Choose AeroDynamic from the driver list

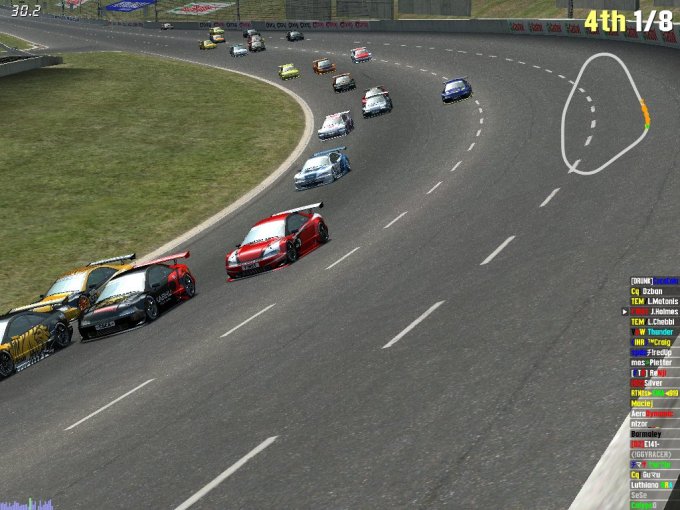(x=654, y=413)
